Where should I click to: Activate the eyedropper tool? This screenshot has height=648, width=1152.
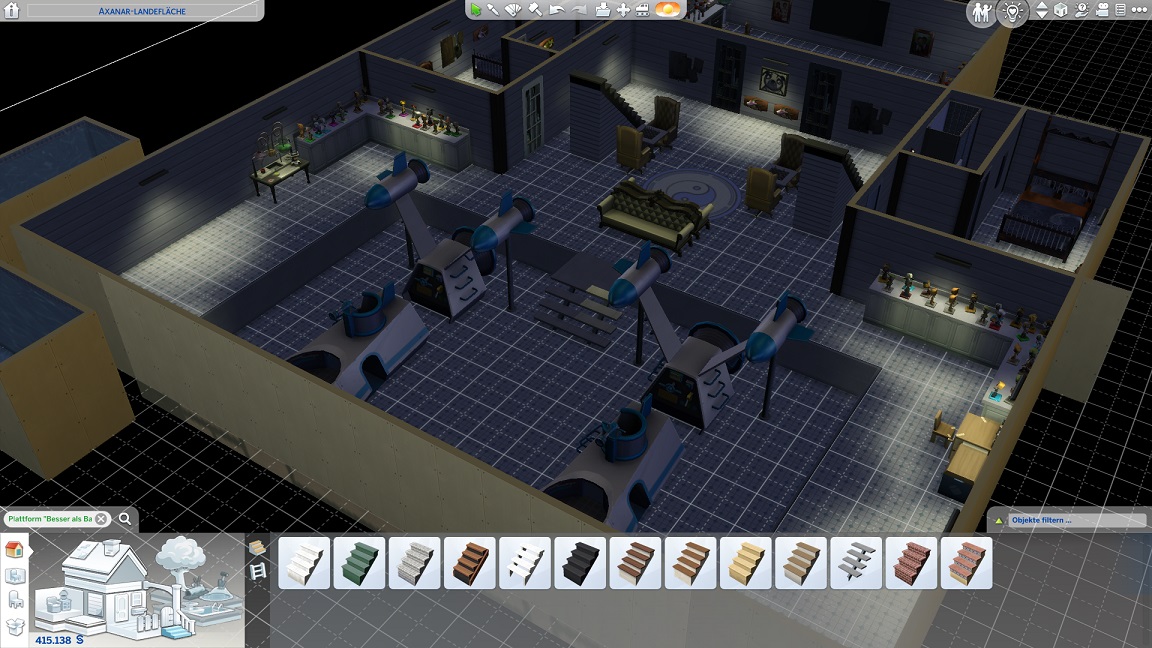point(494,10)
